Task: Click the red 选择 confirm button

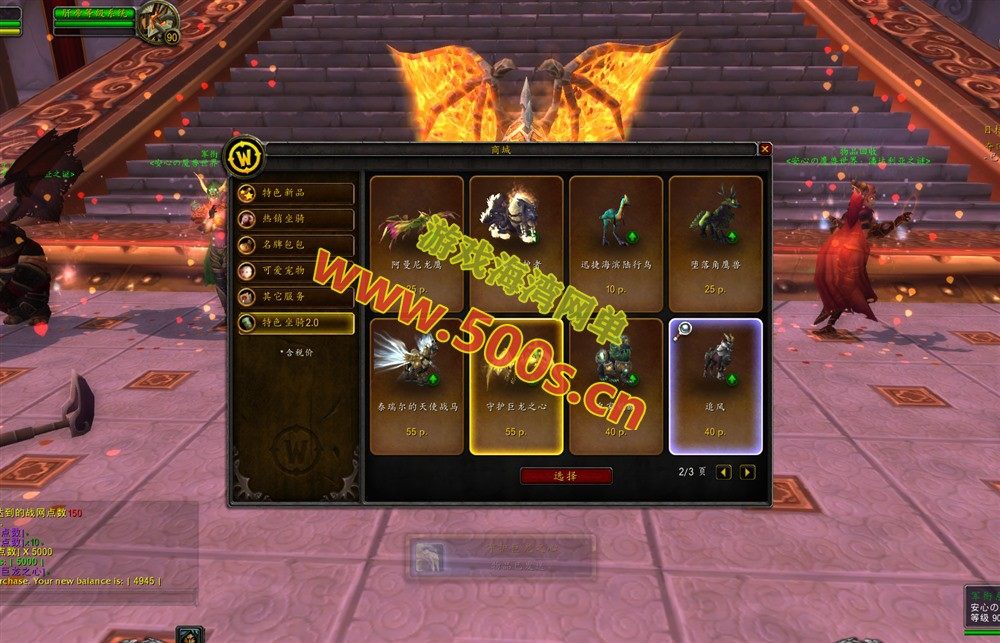Action: pyautogui.click(x=566, y=476)
